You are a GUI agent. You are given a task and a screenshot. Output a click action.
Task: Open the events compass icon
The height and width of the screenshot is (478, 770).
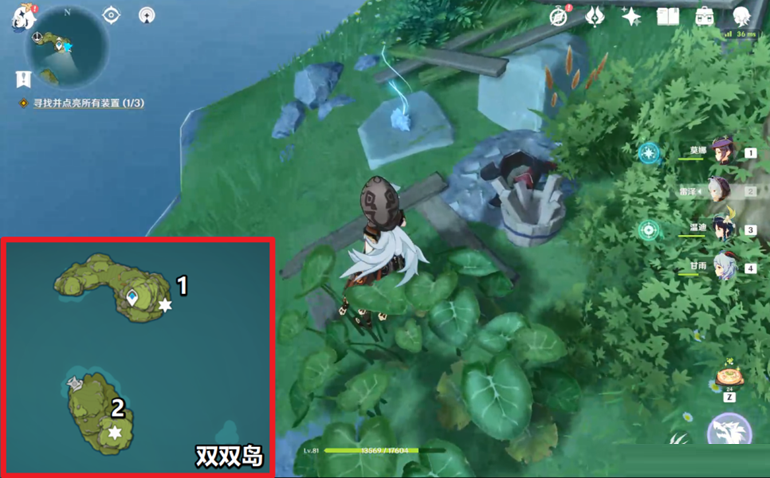pos(560,16)
